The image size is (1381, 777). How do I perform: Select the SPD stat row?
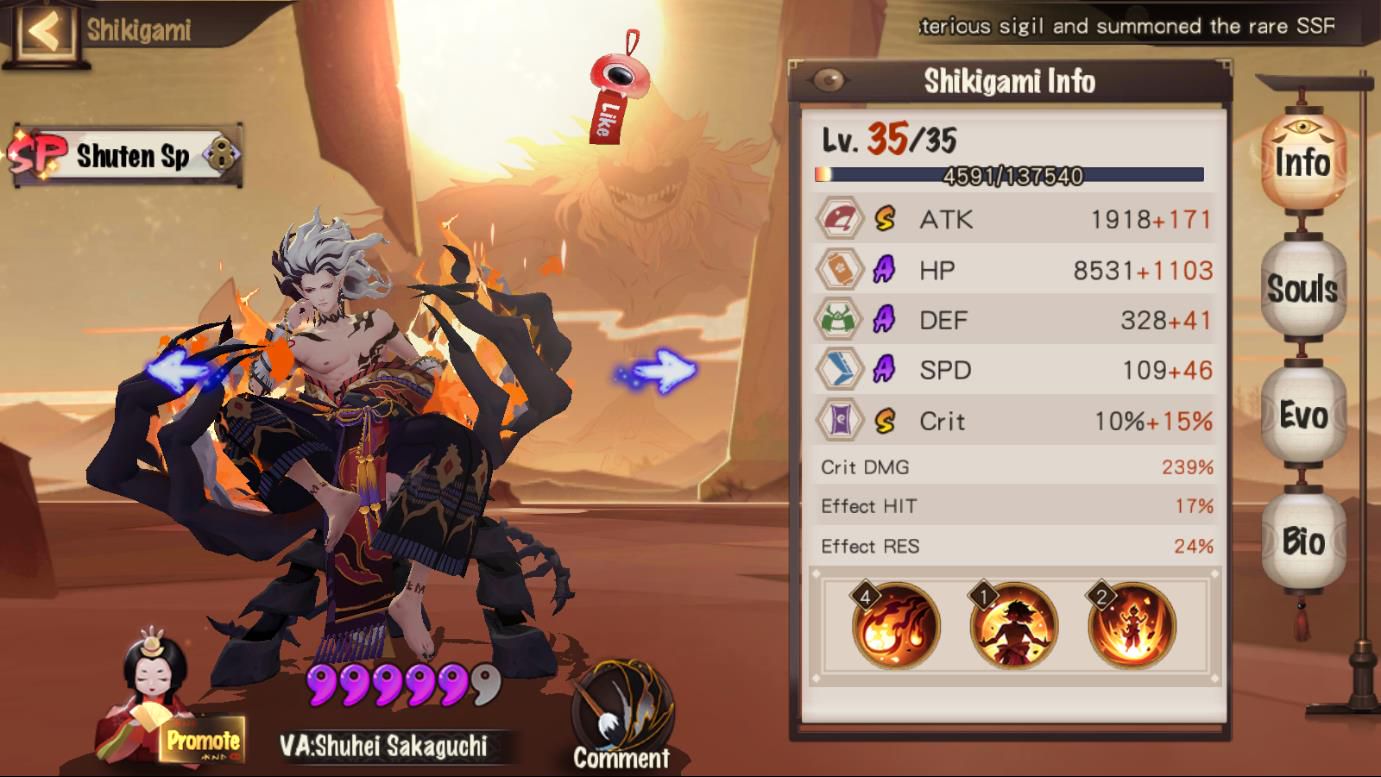pyautogui.click(x=1014, y=370)
